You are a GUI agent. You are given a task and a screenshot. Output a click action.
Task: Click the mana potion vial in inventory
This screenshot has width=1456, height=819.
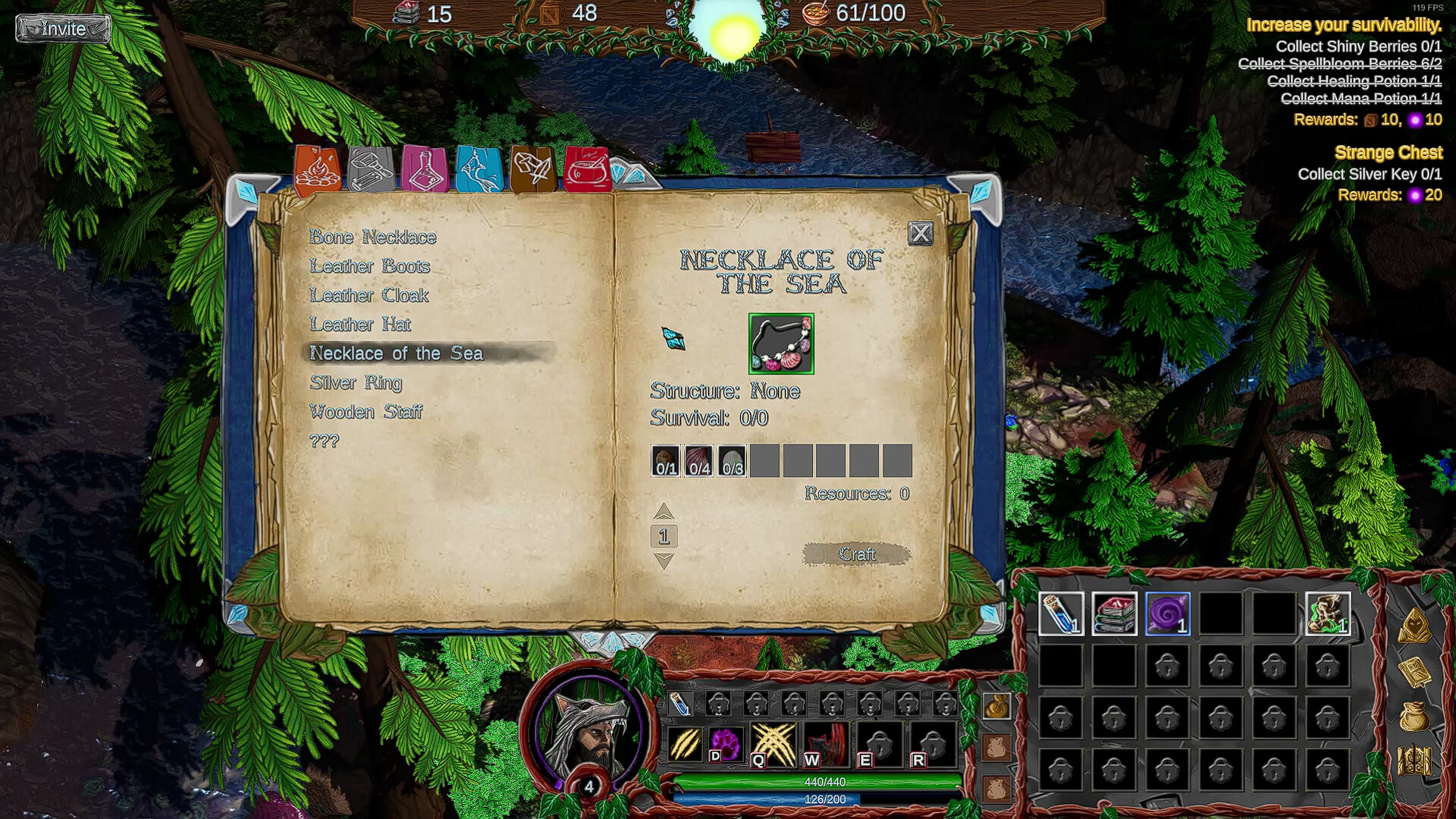(x=1062, y=616)
